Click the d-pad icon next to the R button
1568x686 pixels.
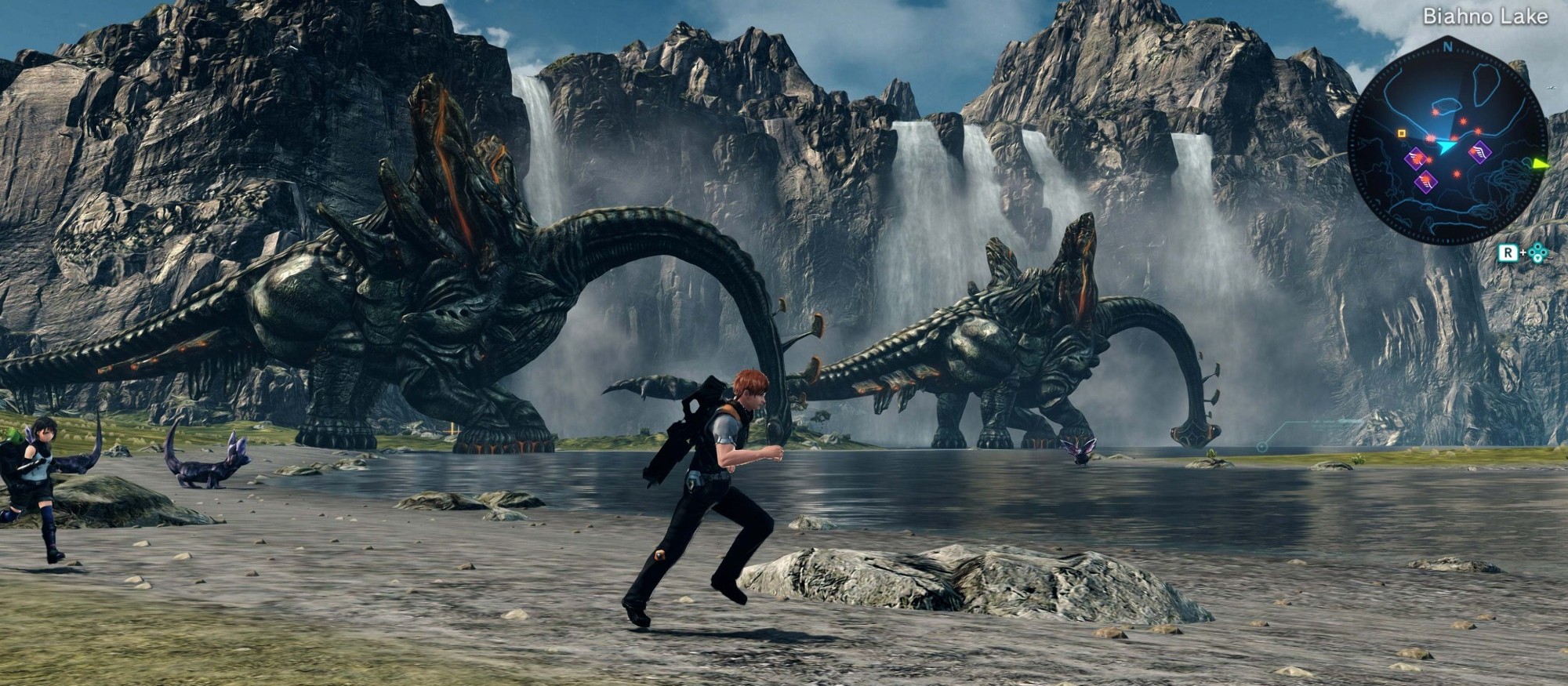(1537, 252)
